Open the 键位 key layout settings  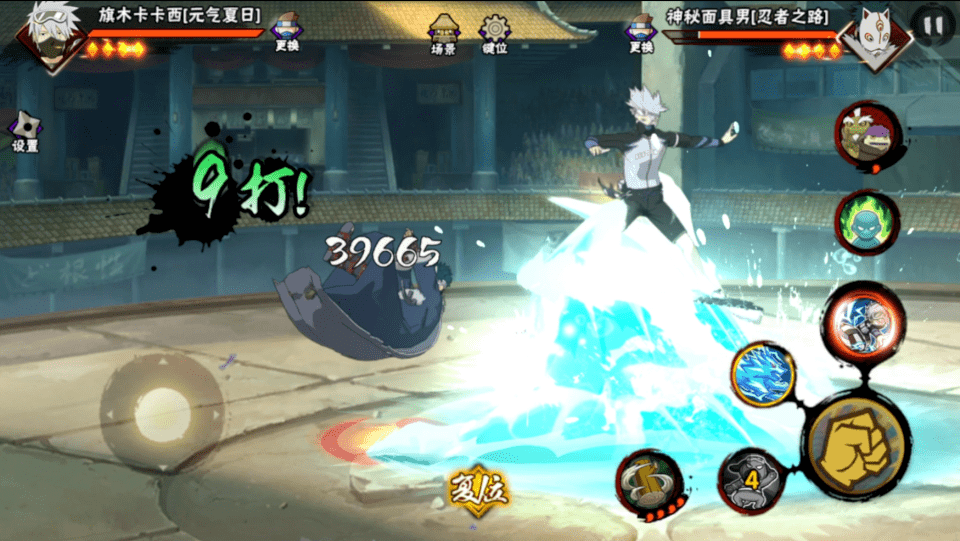495,33
